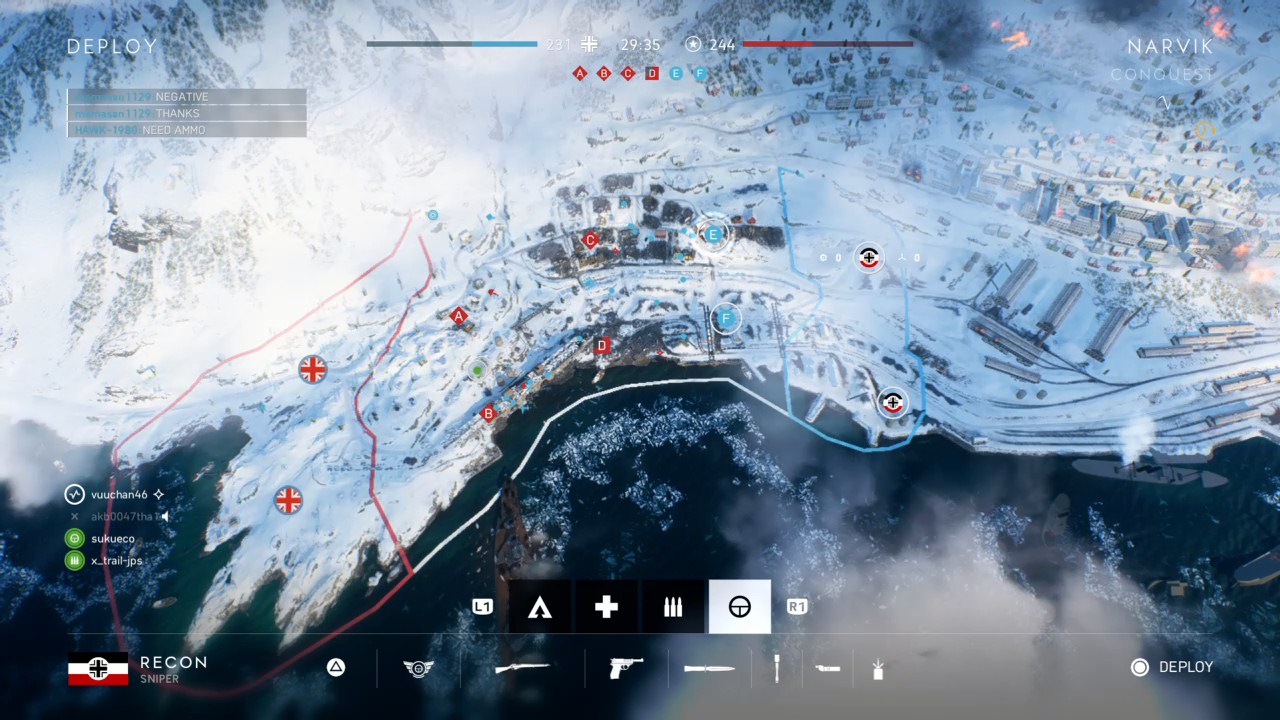Select the Medic class icon

click(x=605, y=606)
